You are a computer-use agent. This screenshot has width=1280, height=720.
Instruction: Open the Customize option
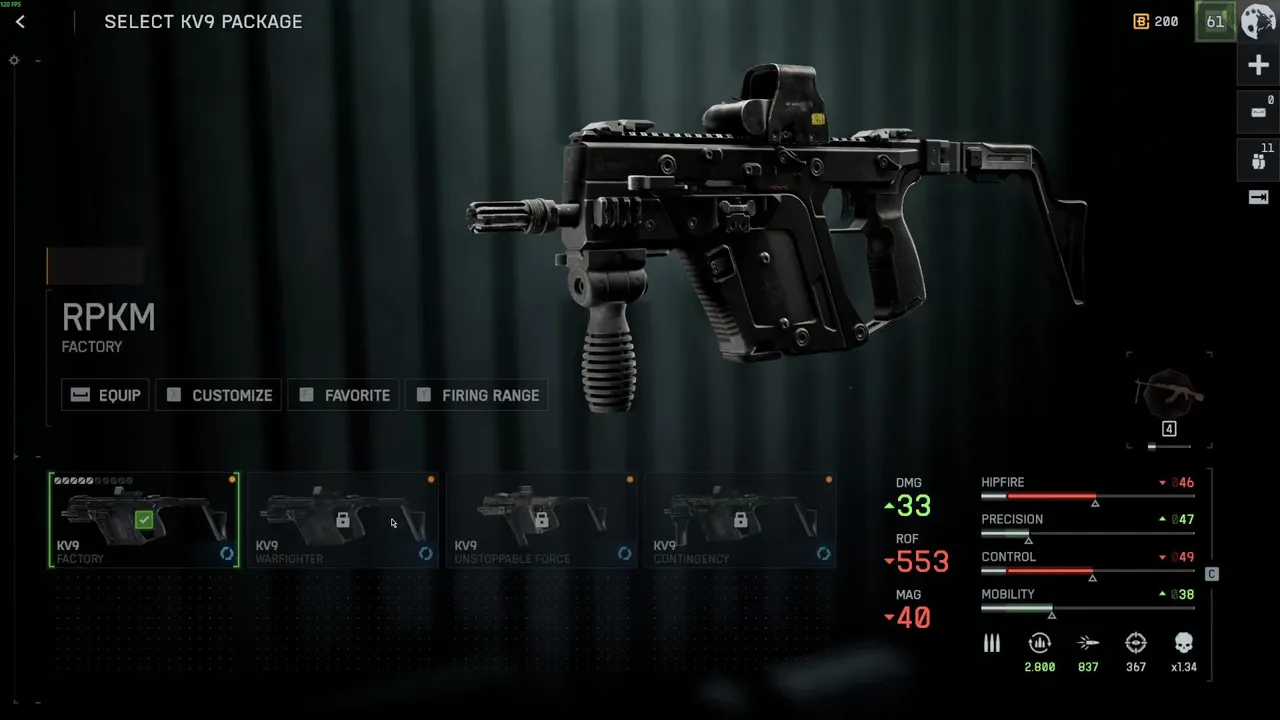pos(218,395)
